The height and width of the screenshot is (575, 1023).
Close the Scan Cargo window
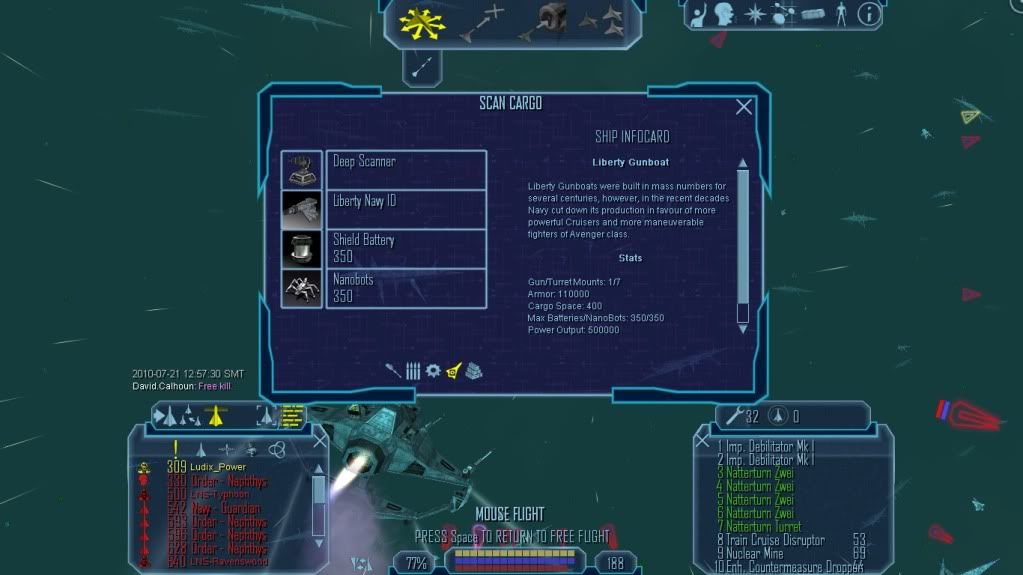tap(744, 107)
